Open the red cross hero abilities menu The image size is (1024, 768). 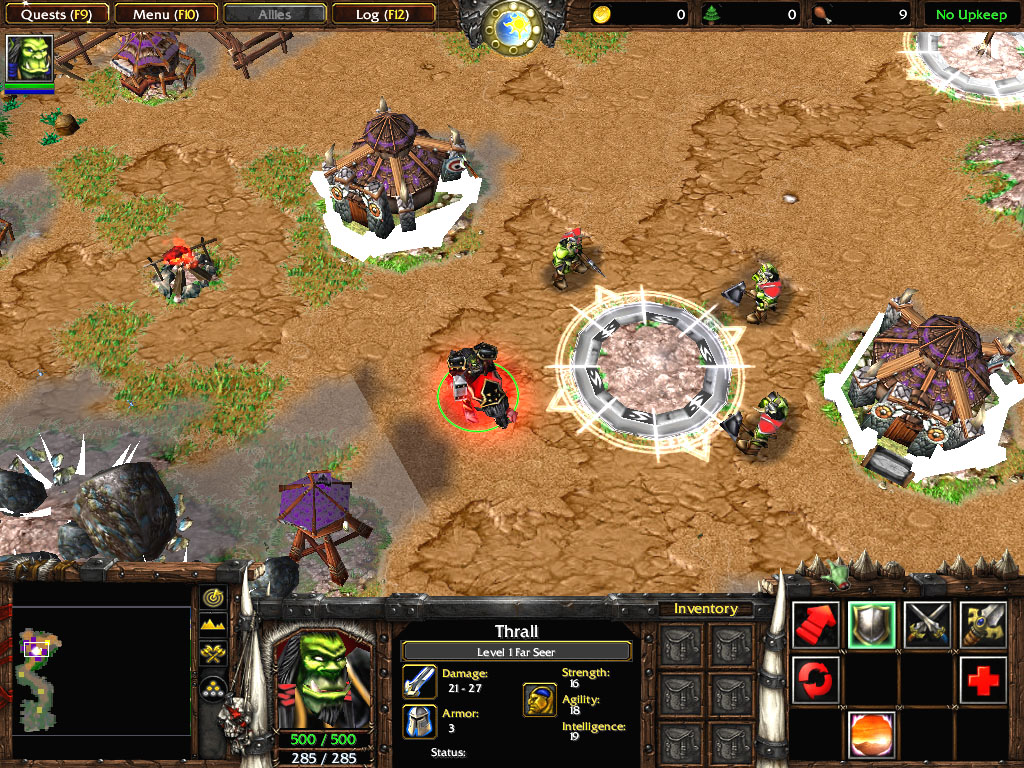pos(982,680)
